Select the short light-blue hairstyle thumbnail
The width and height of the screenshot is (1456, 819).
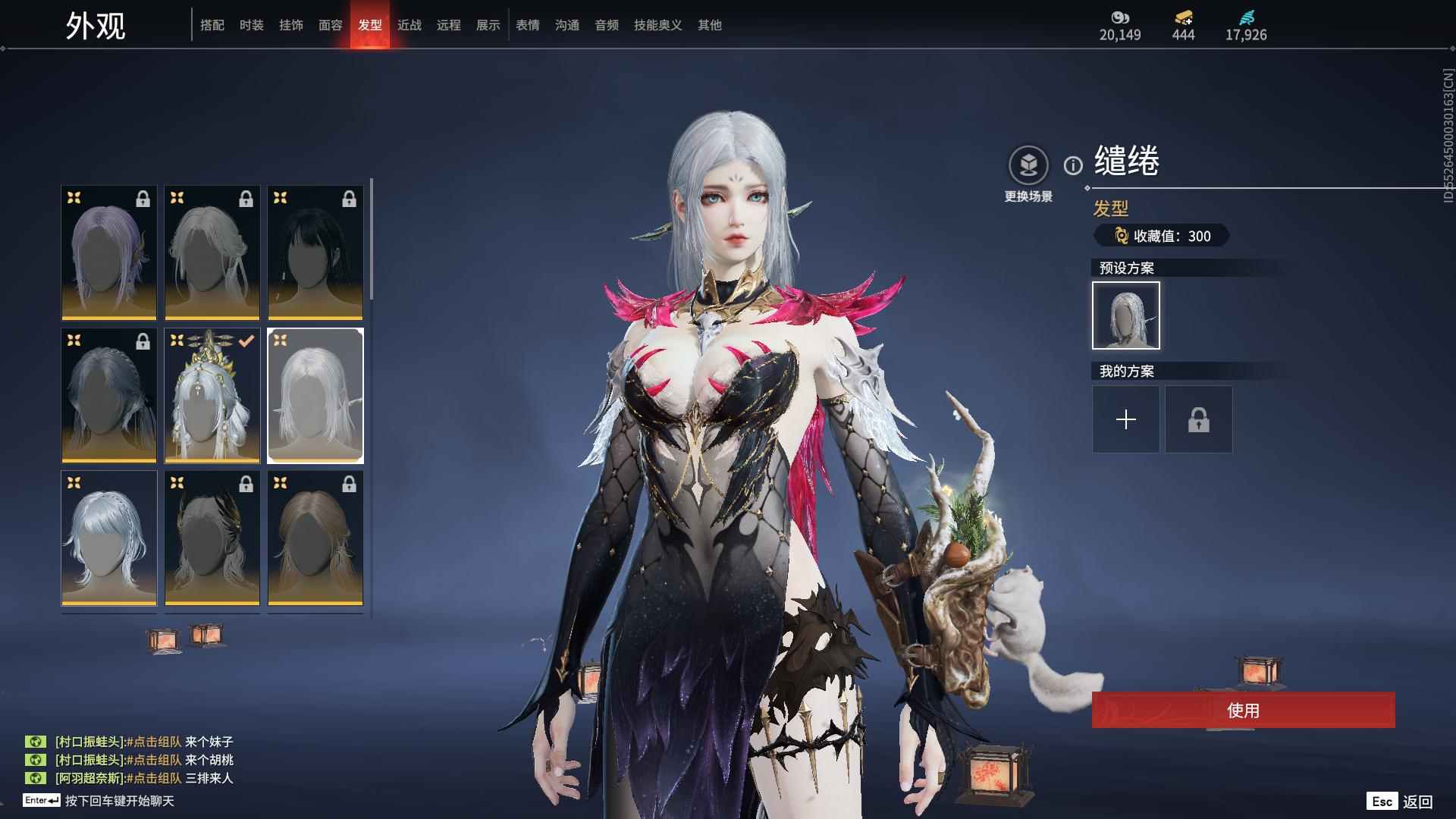point(109,538)
